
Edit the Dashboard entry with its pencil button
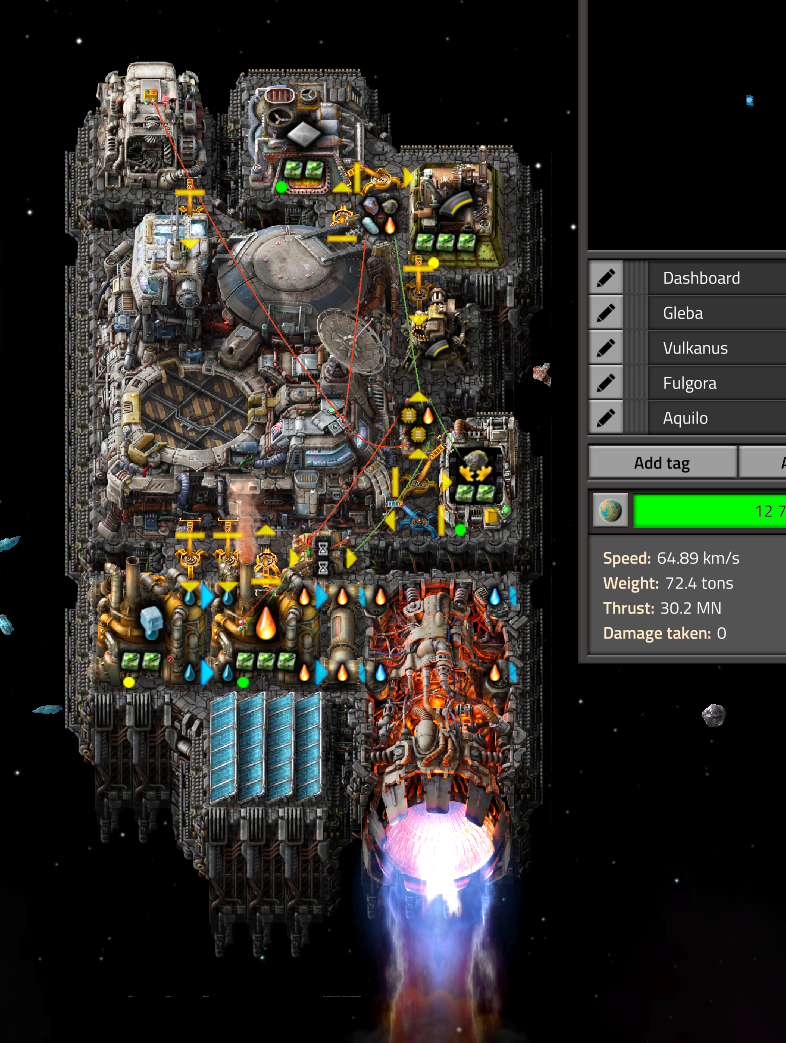605,278
